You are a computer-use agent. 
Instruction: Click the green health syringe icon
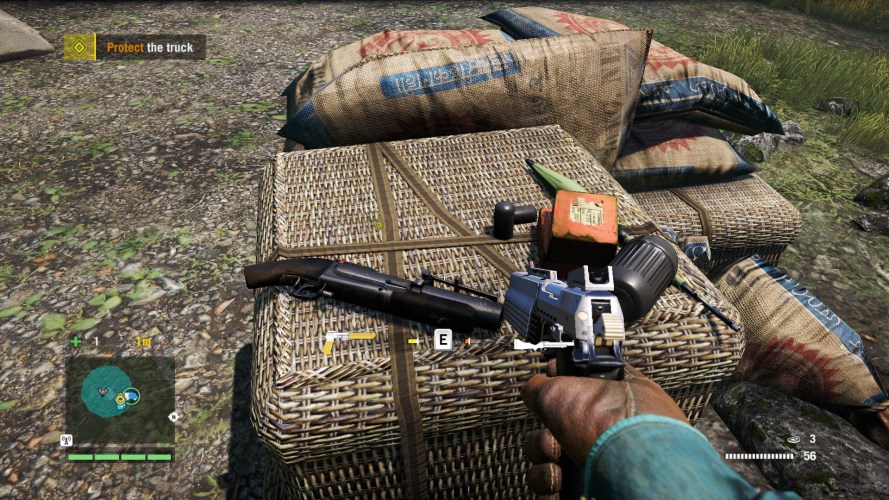[x=77, y=342]
